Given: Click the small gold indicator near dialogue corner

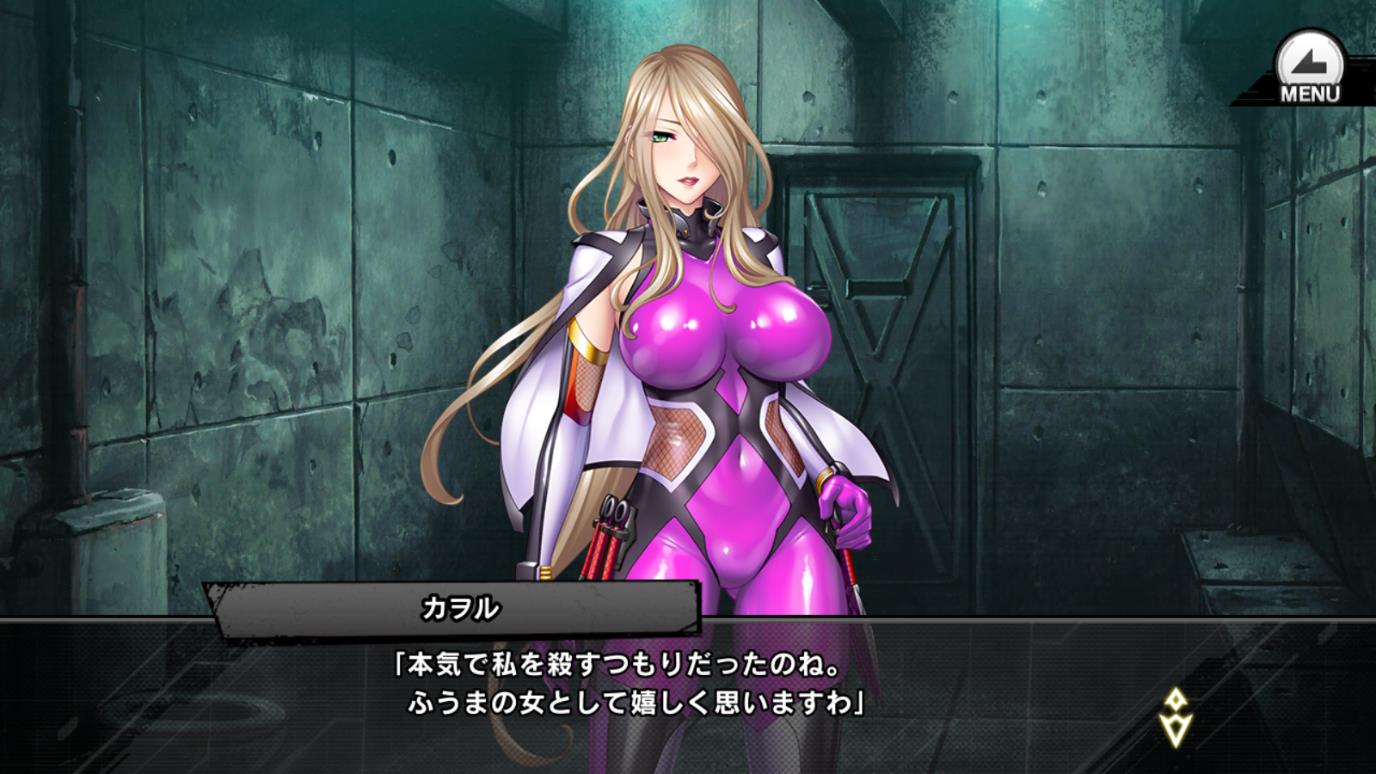Looking at the screenshot, I should coord(1176,715).
